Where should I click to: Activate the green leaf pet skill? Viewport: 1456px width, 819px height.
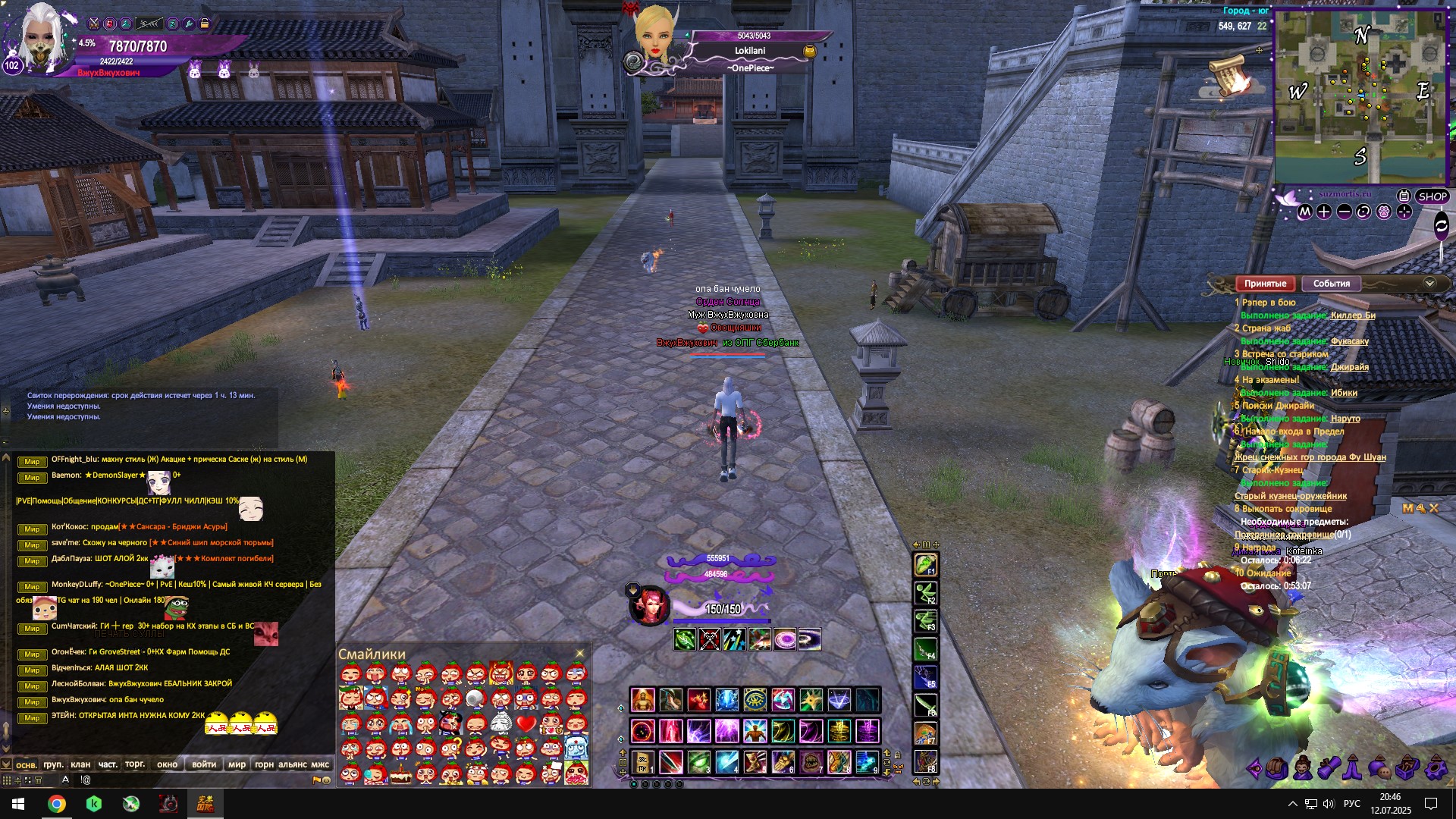(x=685, y=639)
